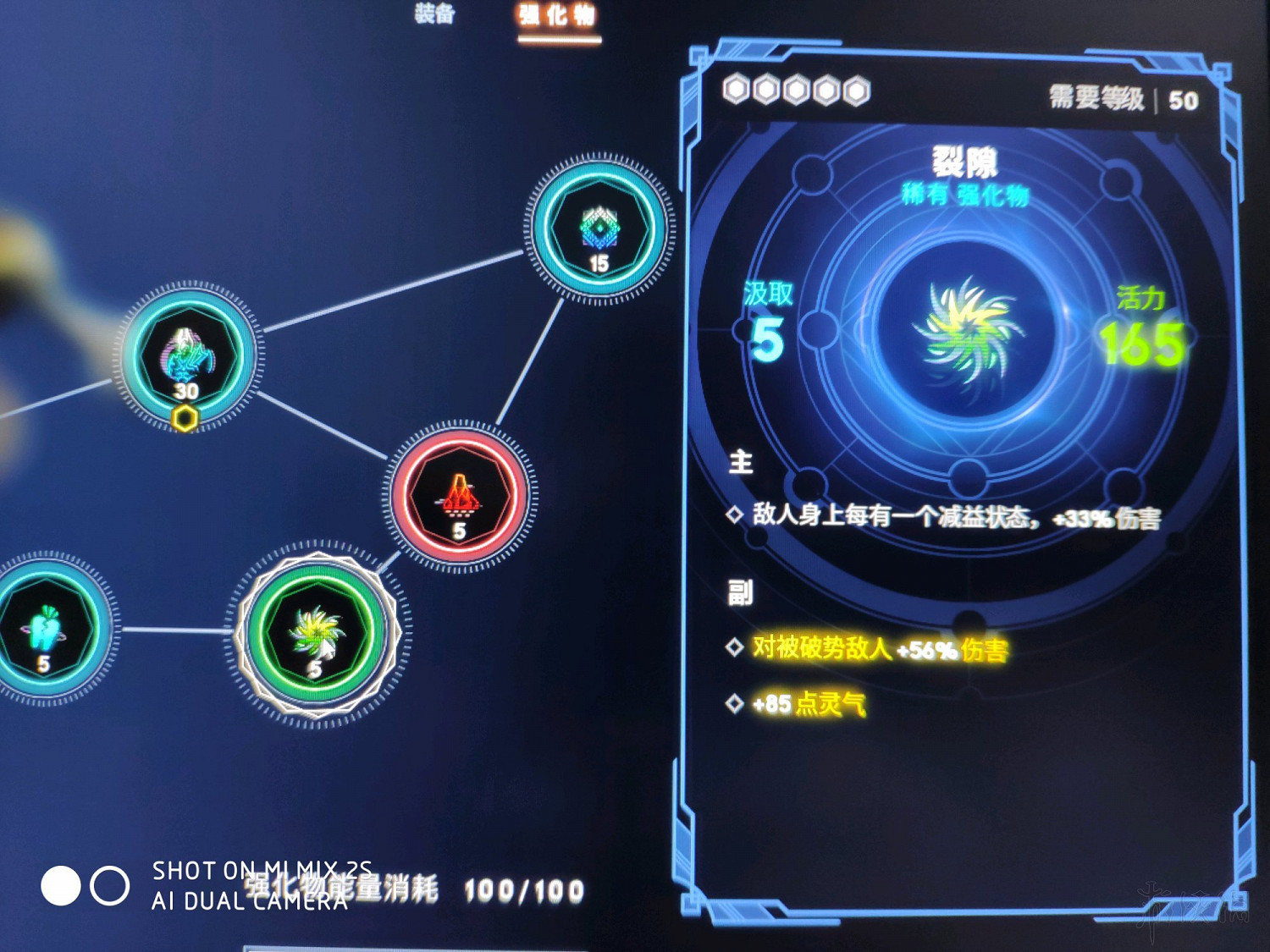Select the 强化物 tab

click(556, 14)
